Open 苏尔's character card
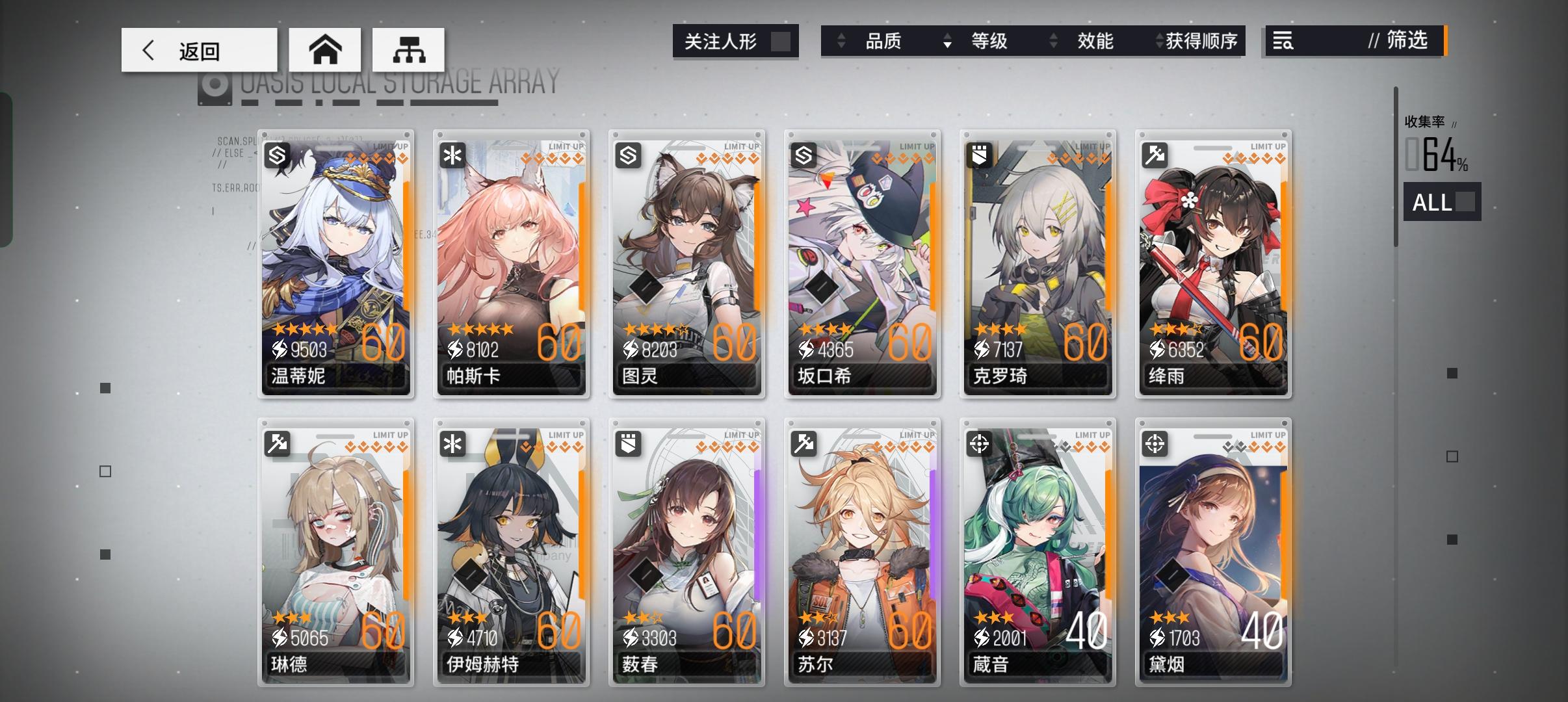The width and height of the screenshot is (1568, 702). (863, 552)
